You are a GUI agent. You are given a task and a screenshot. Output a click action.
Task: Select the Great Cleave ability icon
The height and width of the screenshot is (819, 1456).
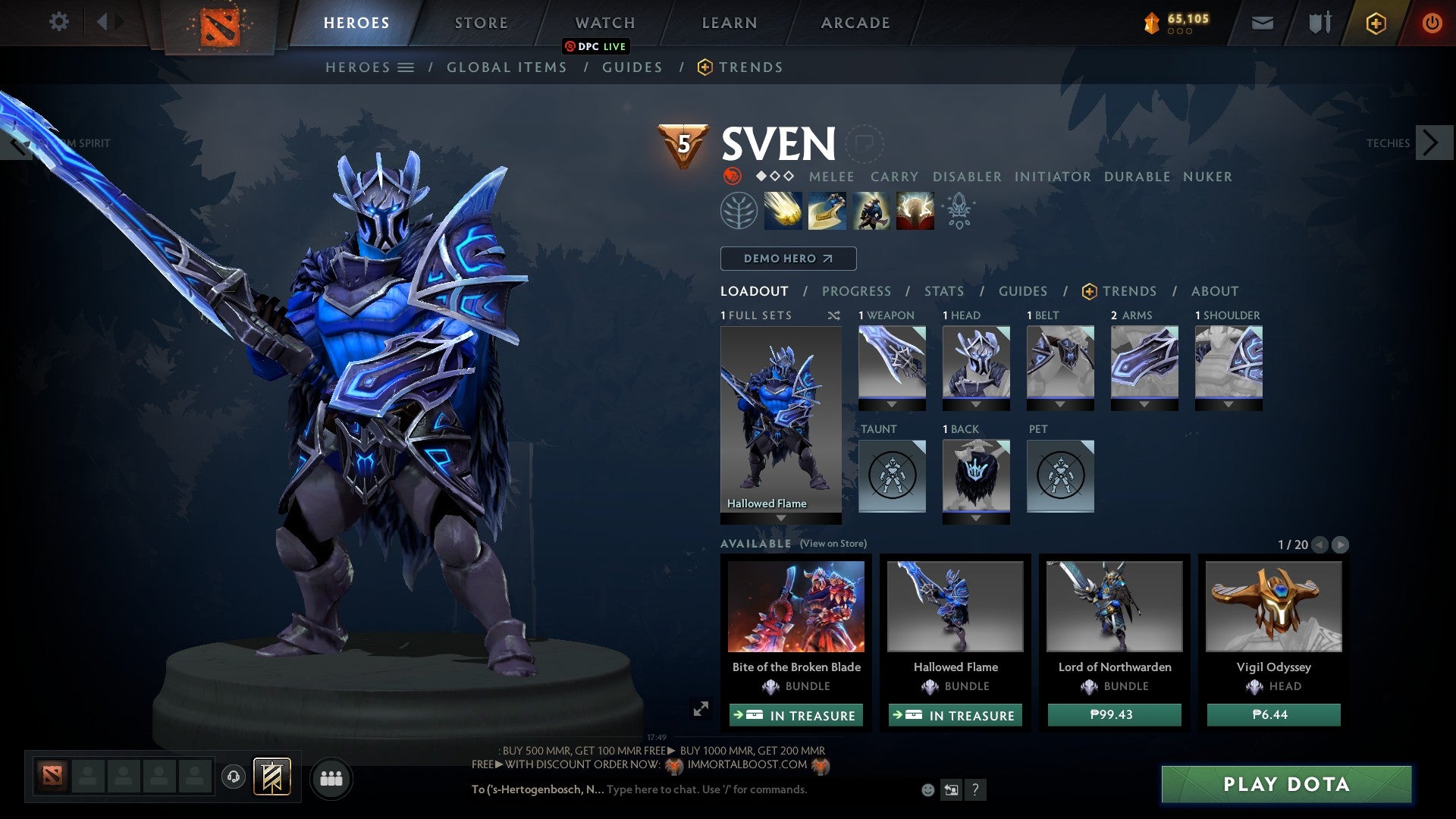tap(827, 212)
